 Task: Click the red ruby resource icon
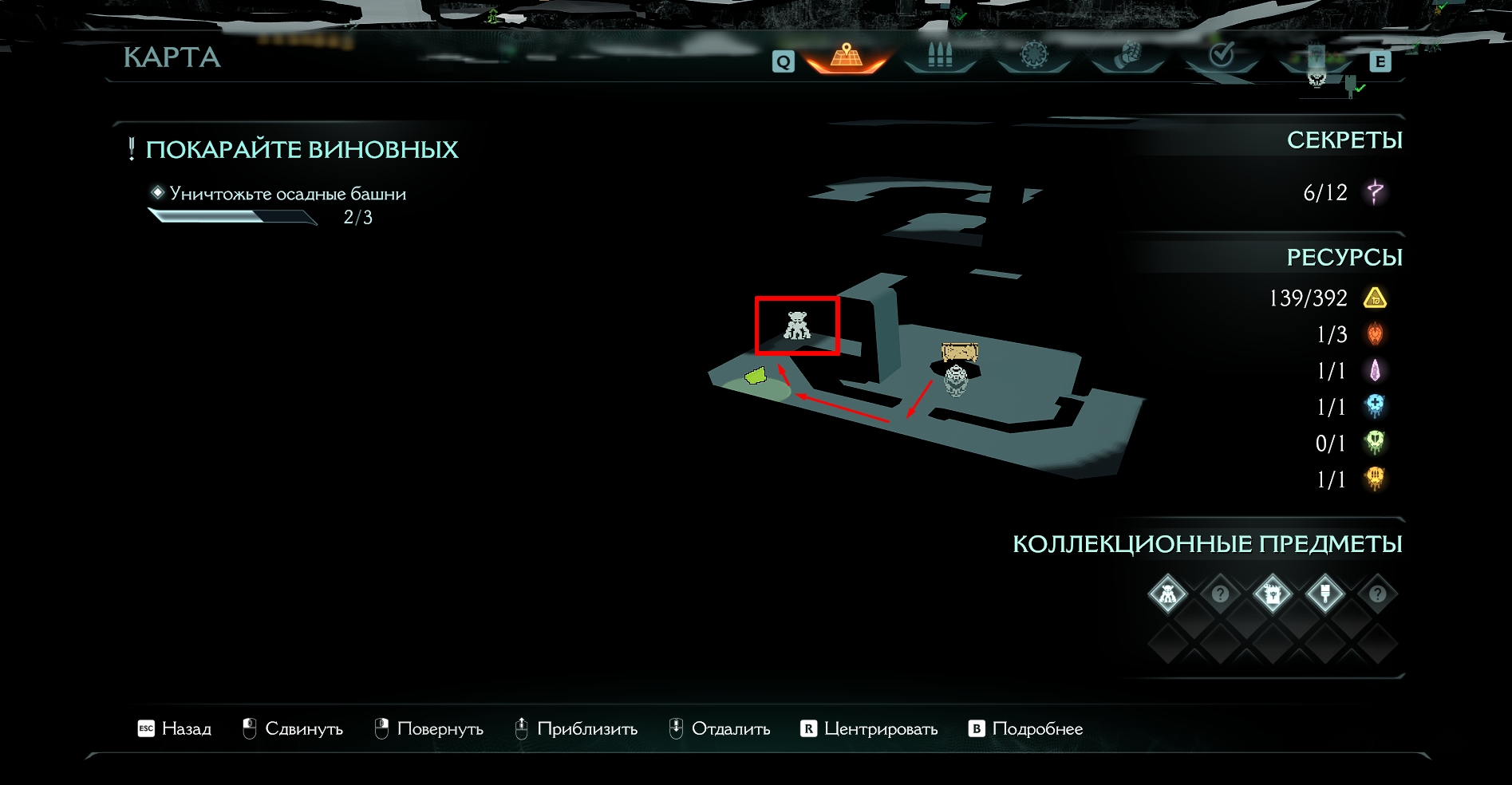pos(1375,334)
